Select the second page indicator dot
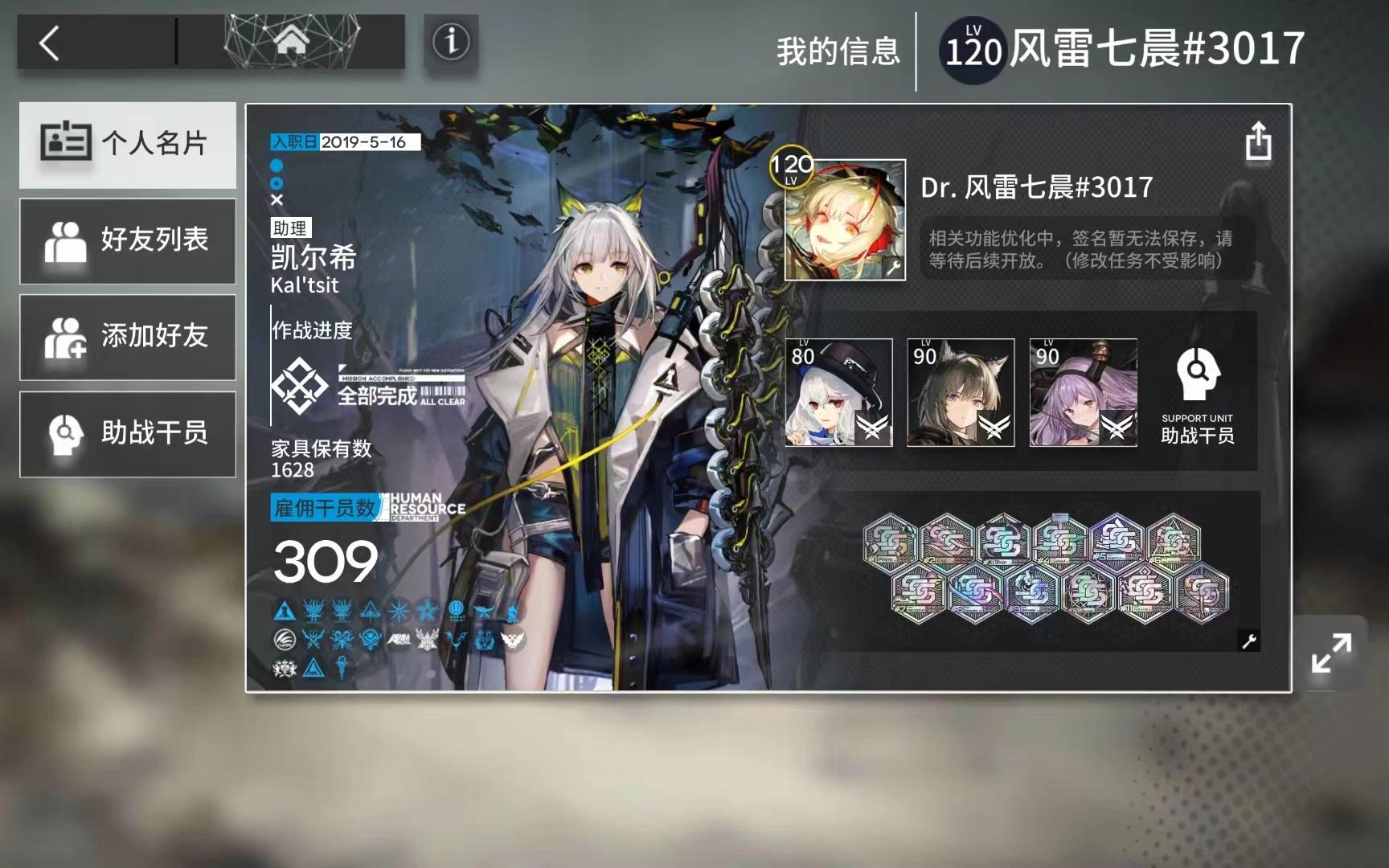Viewport: 1389px width, 868px height. tap(277, 185)
